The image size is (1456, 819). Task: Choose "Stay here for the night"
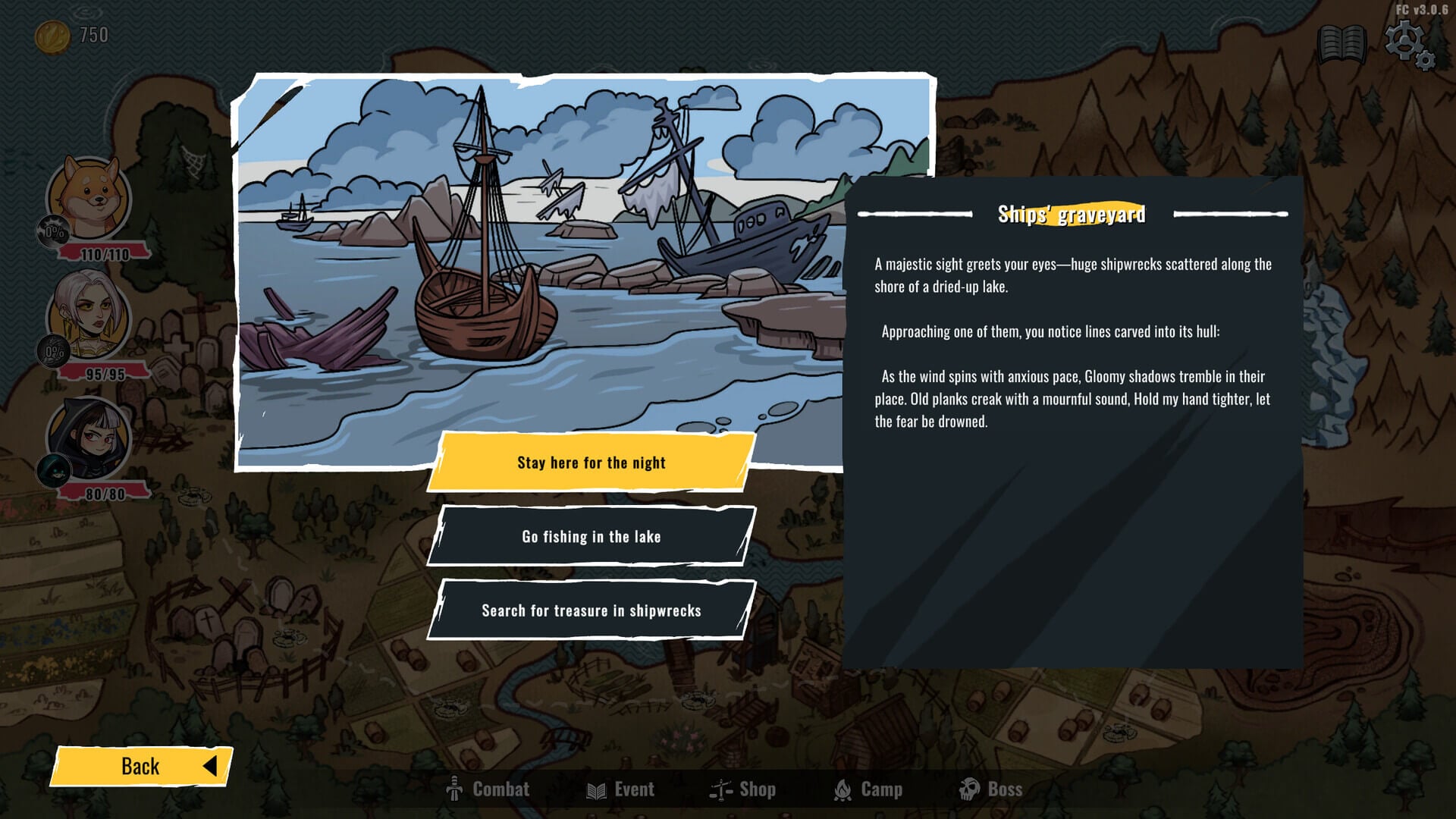point(591,463)
